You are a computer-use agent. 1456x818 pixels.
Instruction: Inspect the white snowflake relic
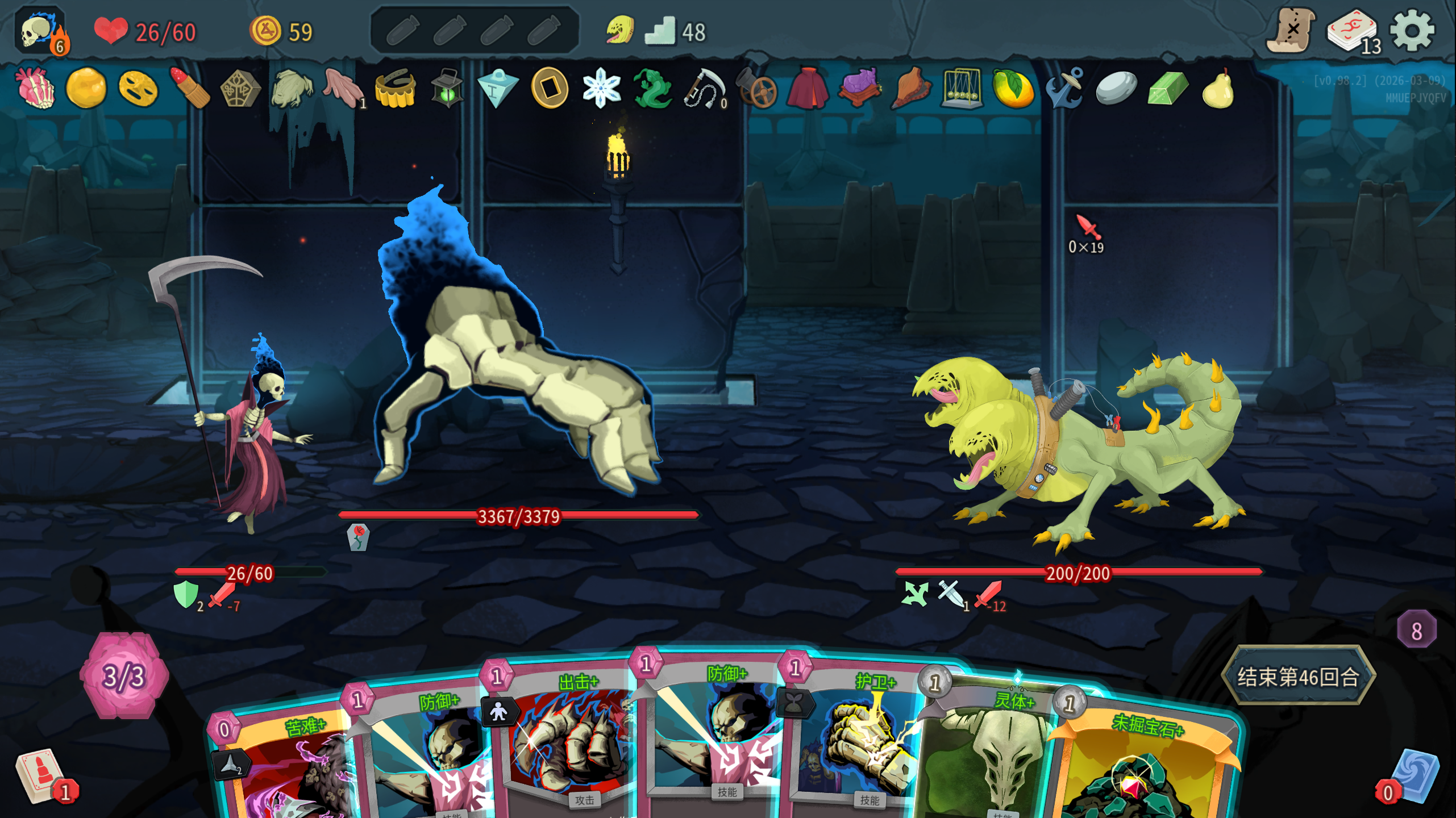tap(601, 88)
